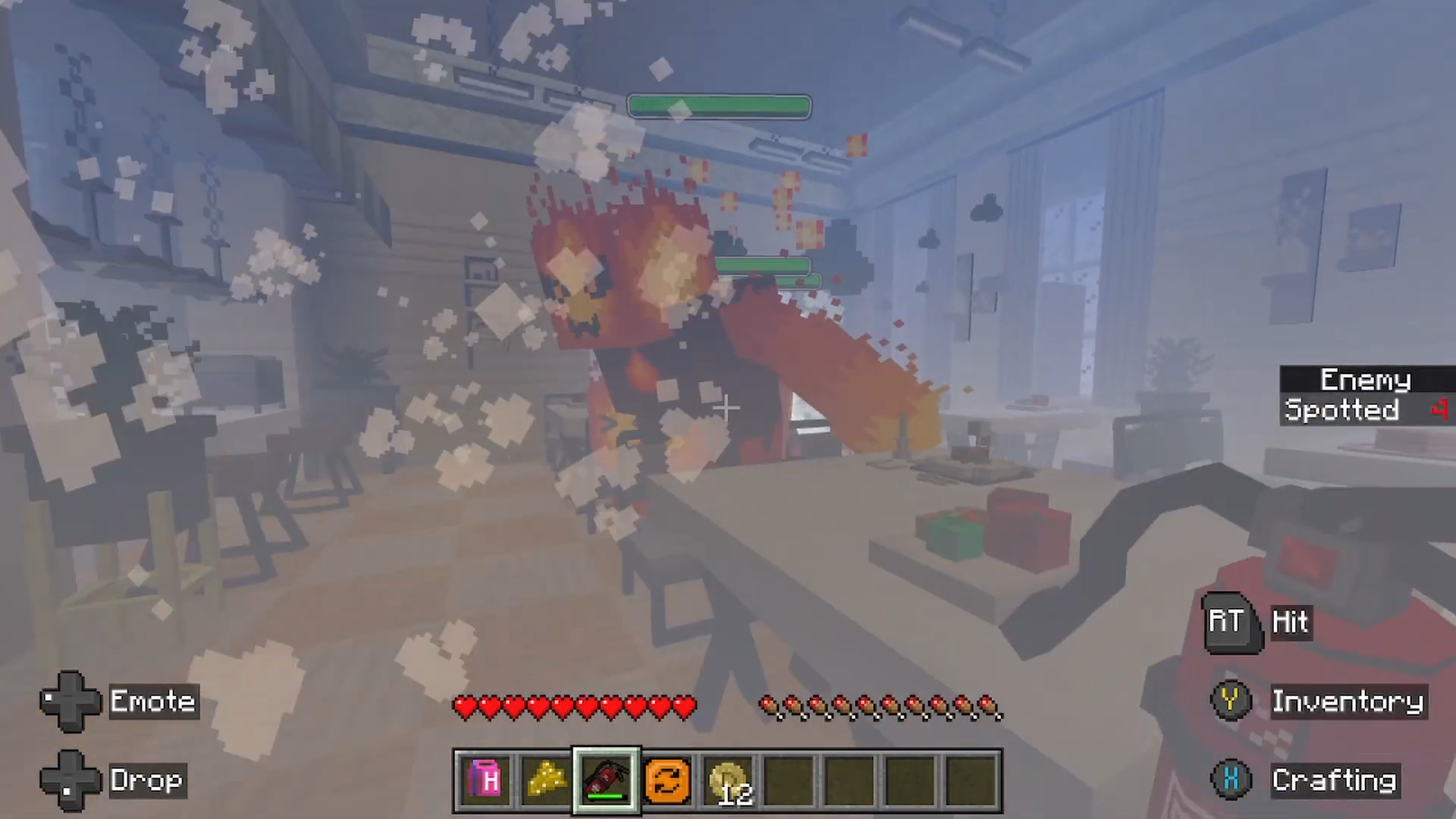1456x819 pixels.
Task: Open Crafting via its labeled button
Action: (1335, 780)
